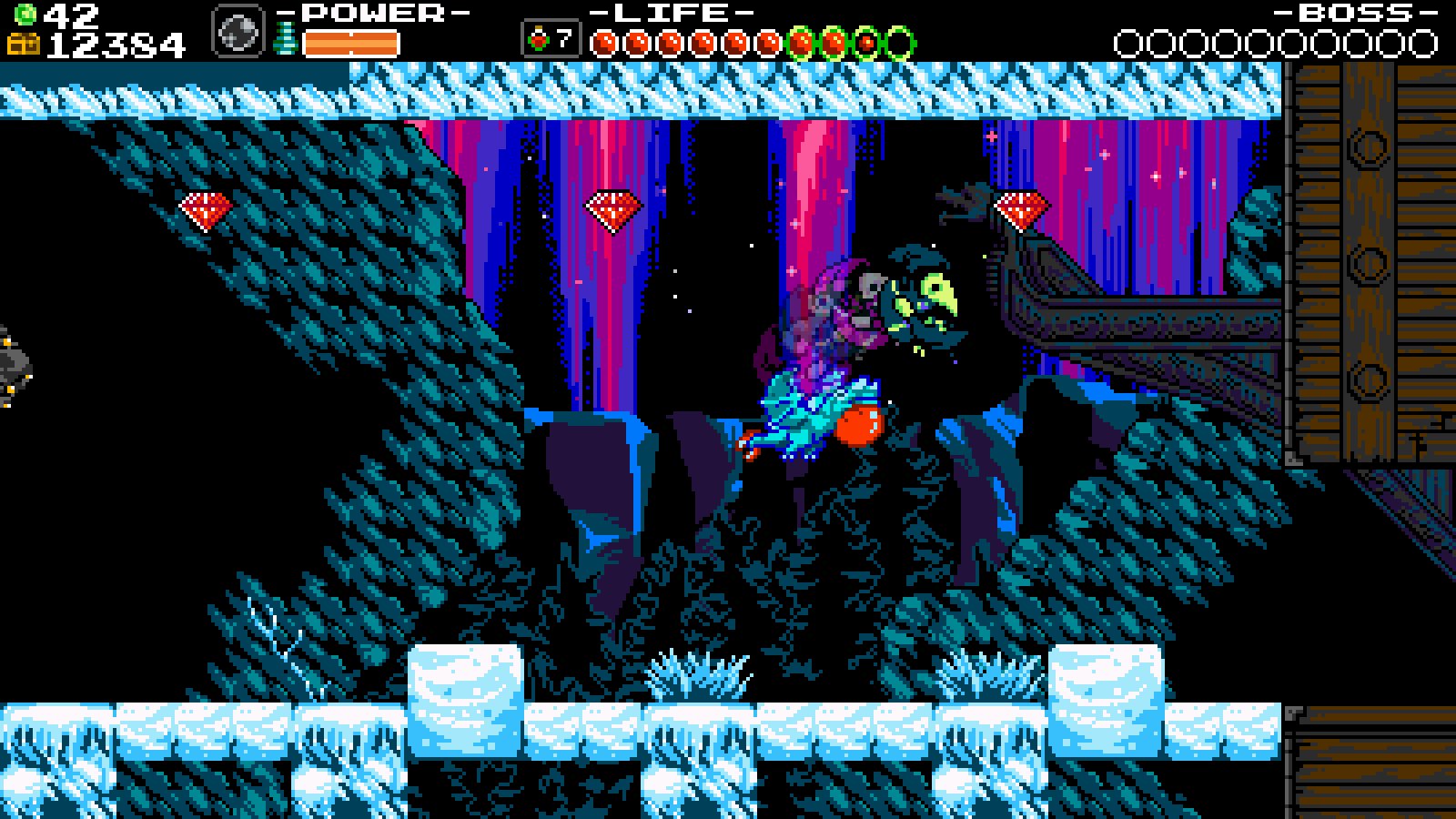Click the LIFE label in the HUD
Image resolution: width=1456 pixels, height=819 pixels.
tap(672, 13)
